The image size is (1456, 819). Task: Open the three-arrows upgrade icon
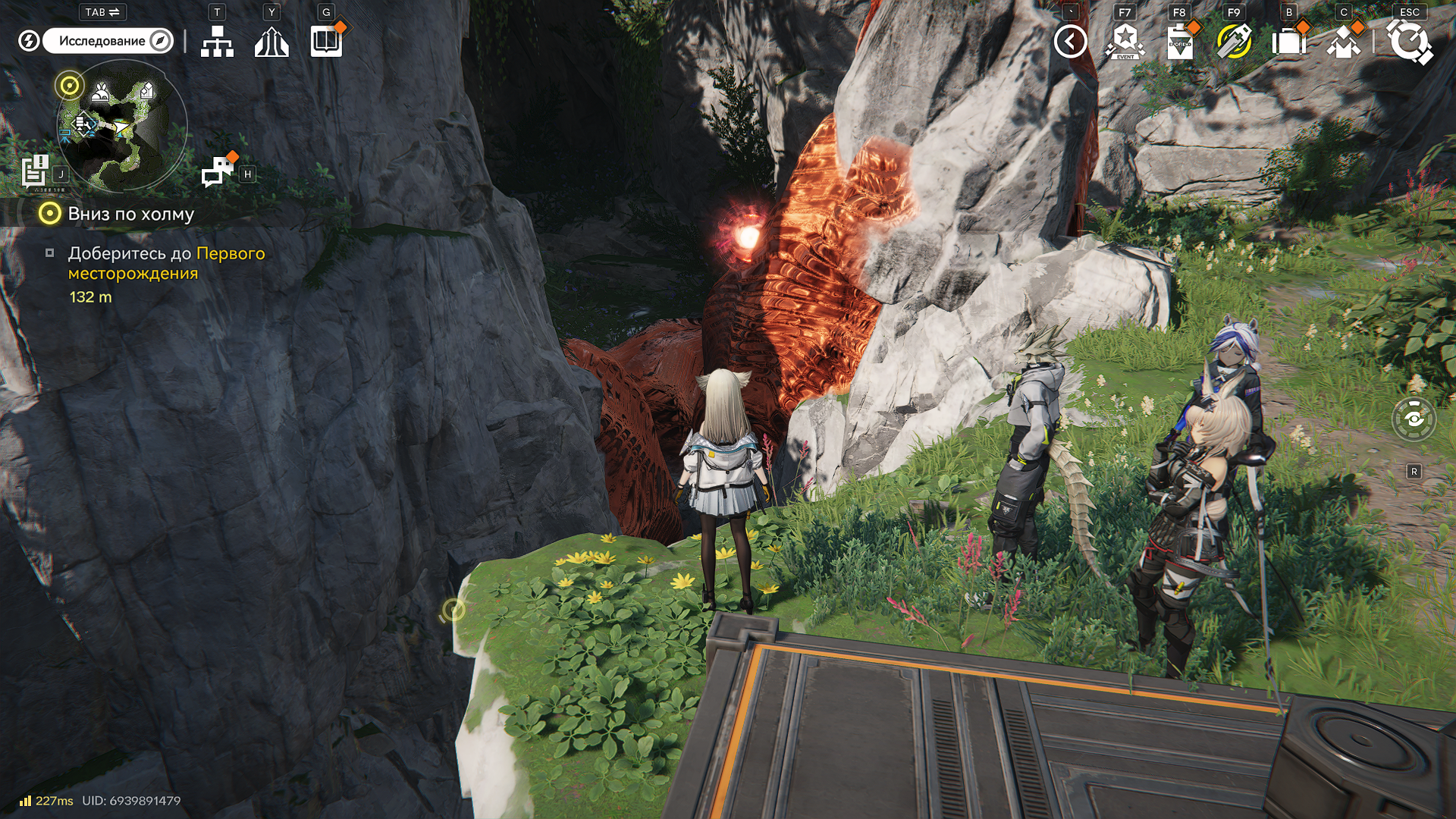tap(271, 42)
